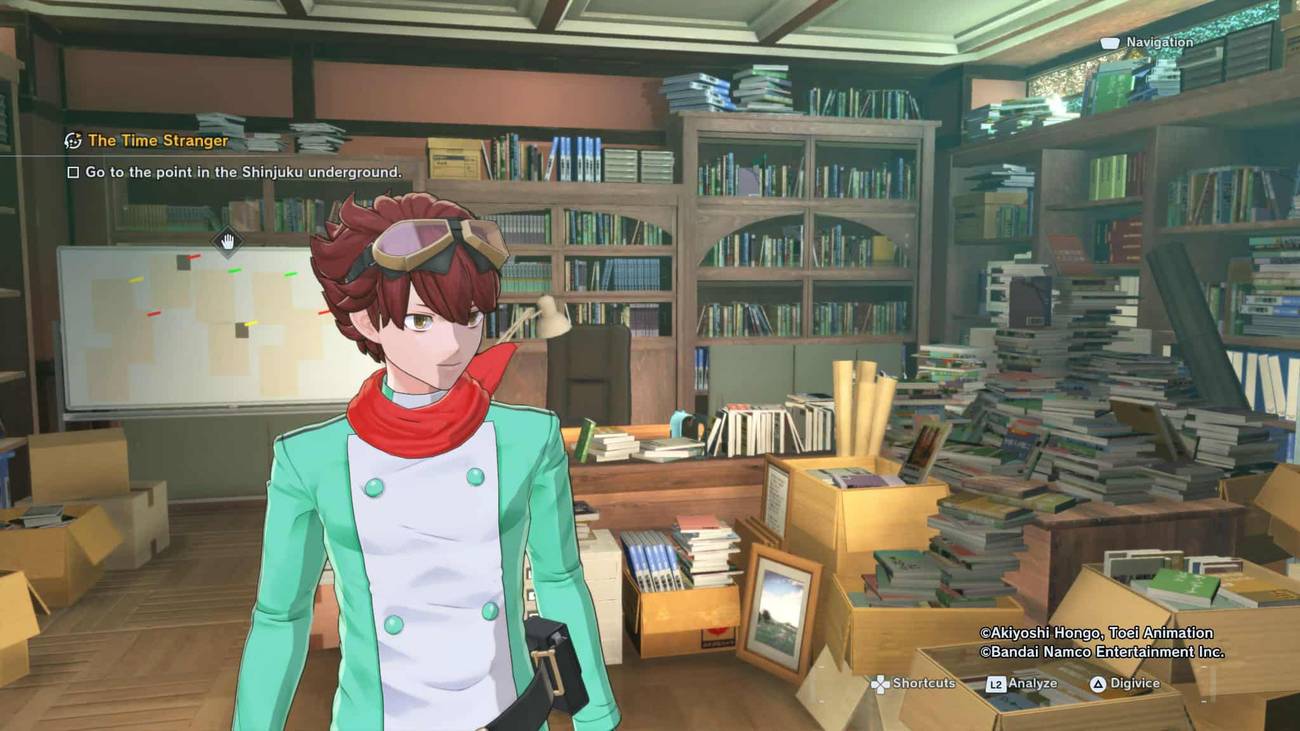Click the red marker swatch on the whiteboard

[155, 314]
